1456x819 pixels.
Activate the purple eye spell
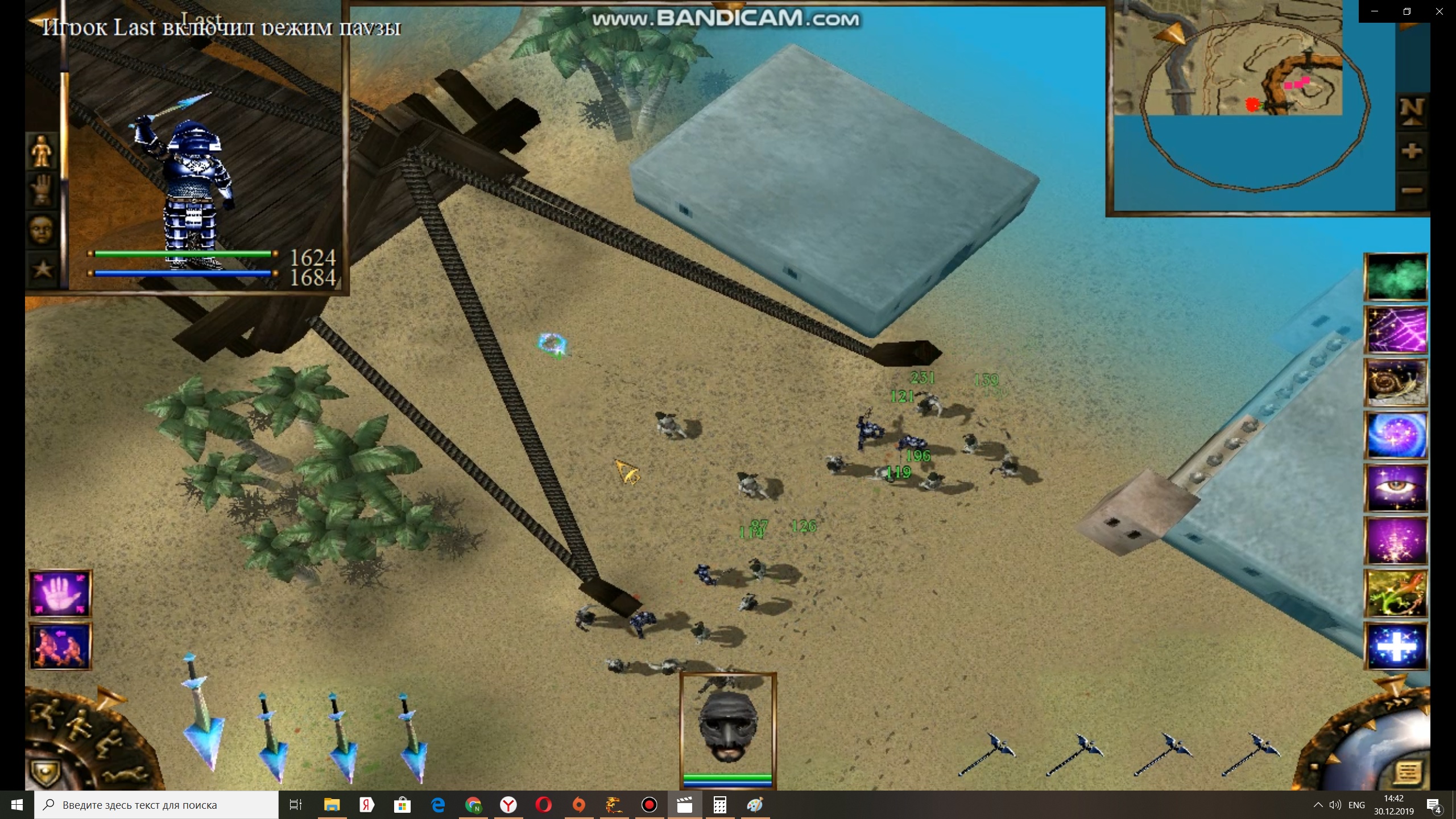(1396, 488)
